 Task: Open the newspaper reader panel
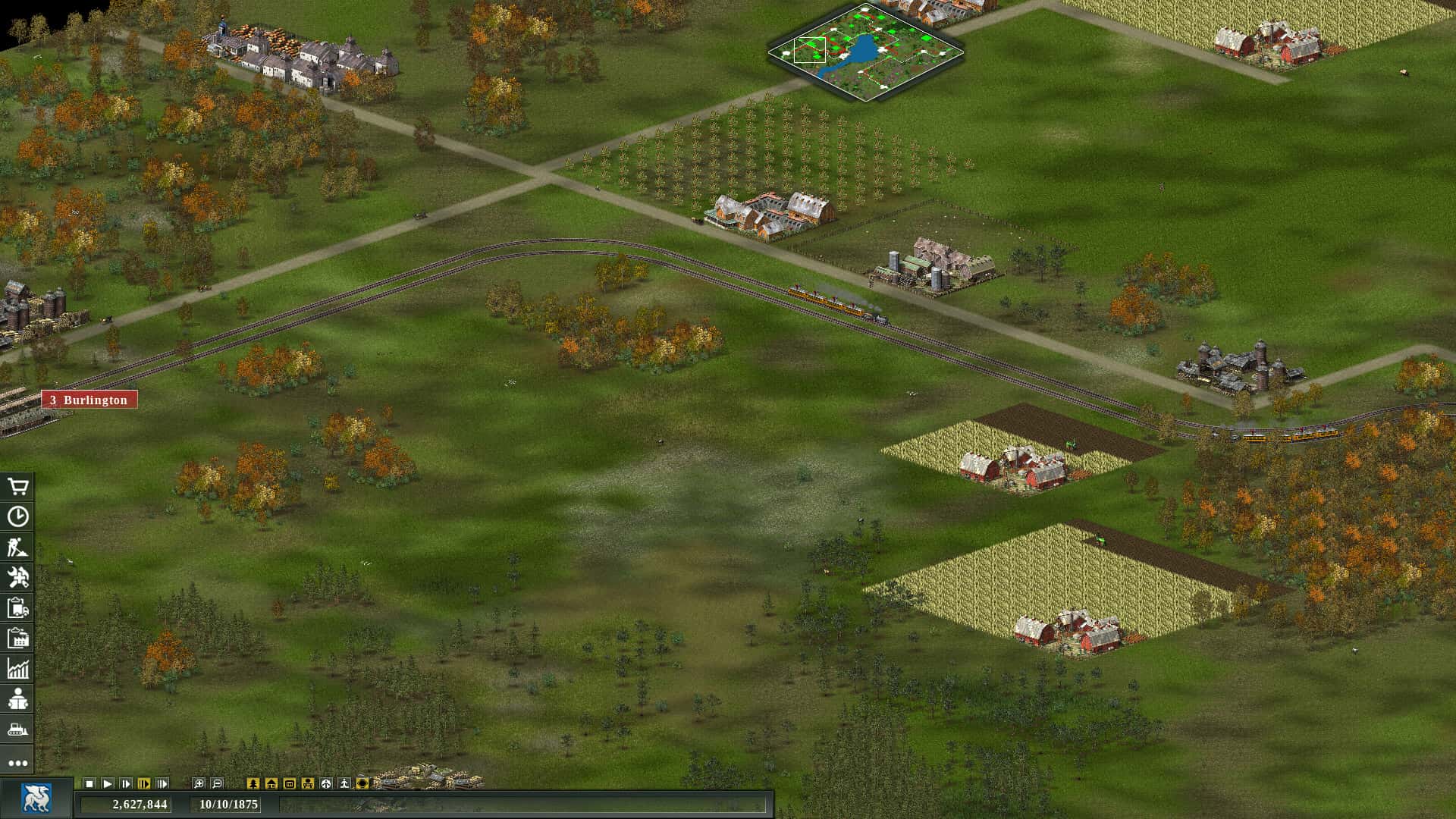tap(19, 698)
